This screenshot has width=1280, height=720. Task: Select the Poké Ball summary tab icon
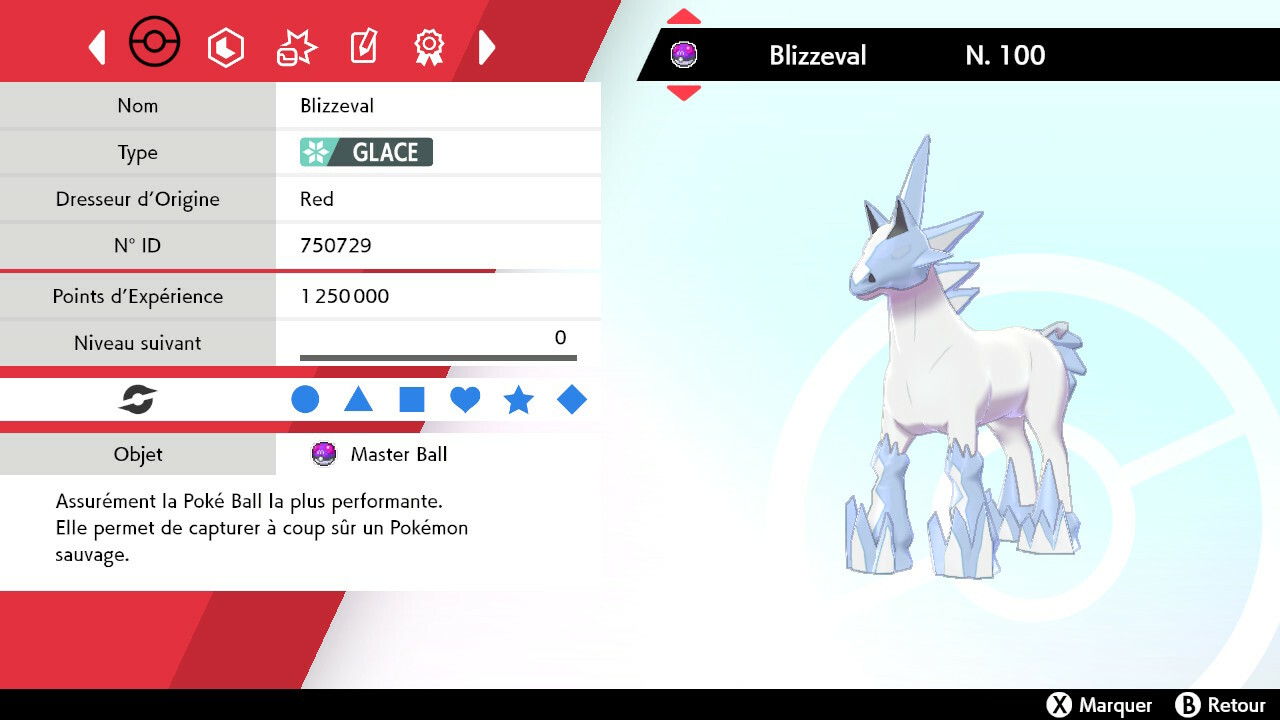[155, 42]
